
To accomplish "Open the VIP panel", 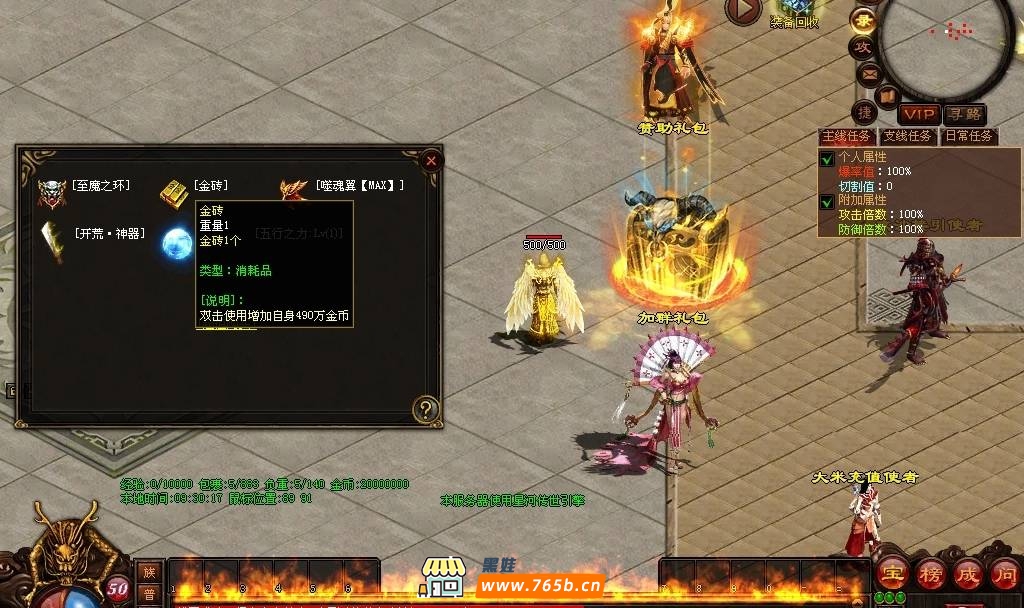I will (x=918, y=114).
